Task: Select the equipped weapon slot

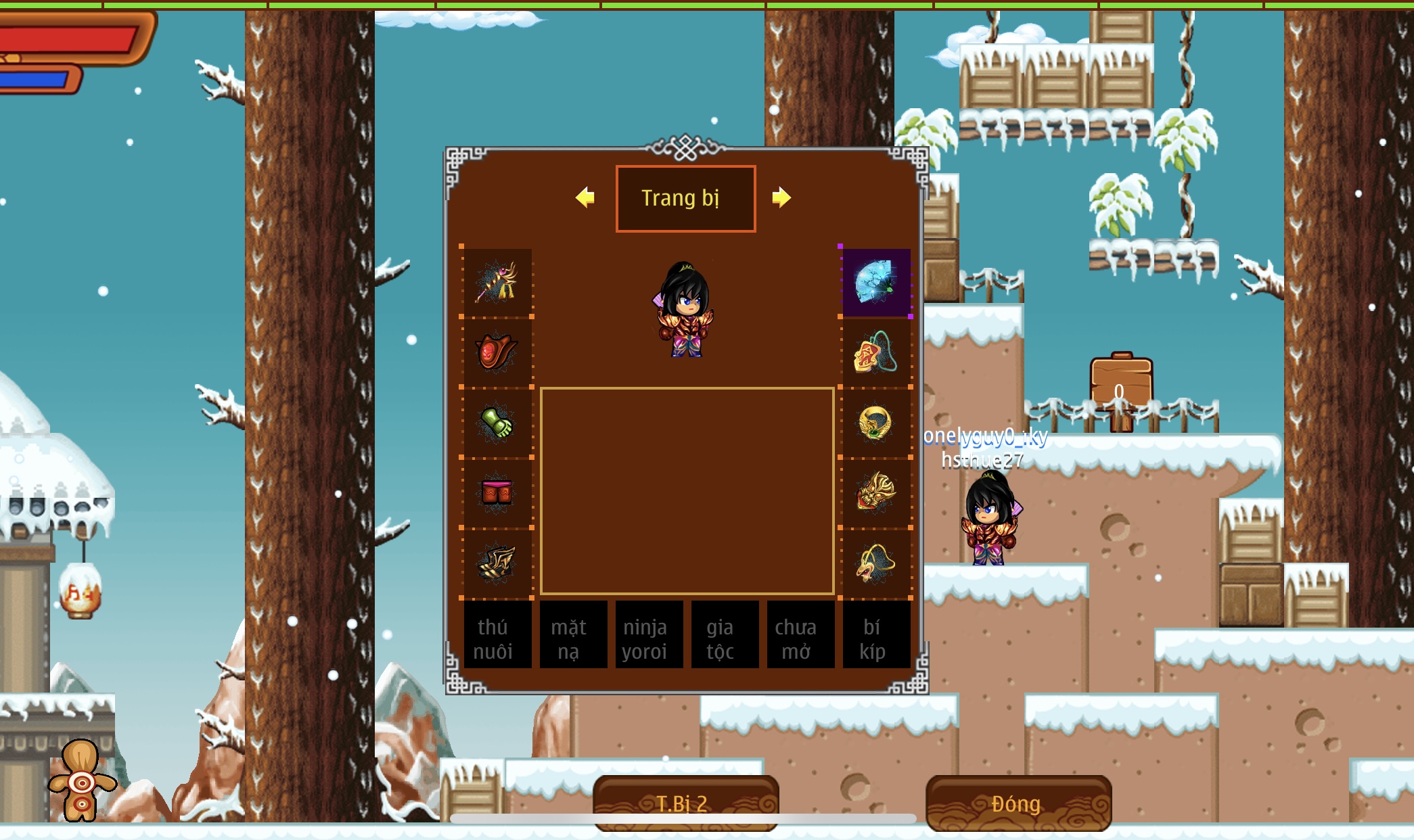Action: coord(497,283)
